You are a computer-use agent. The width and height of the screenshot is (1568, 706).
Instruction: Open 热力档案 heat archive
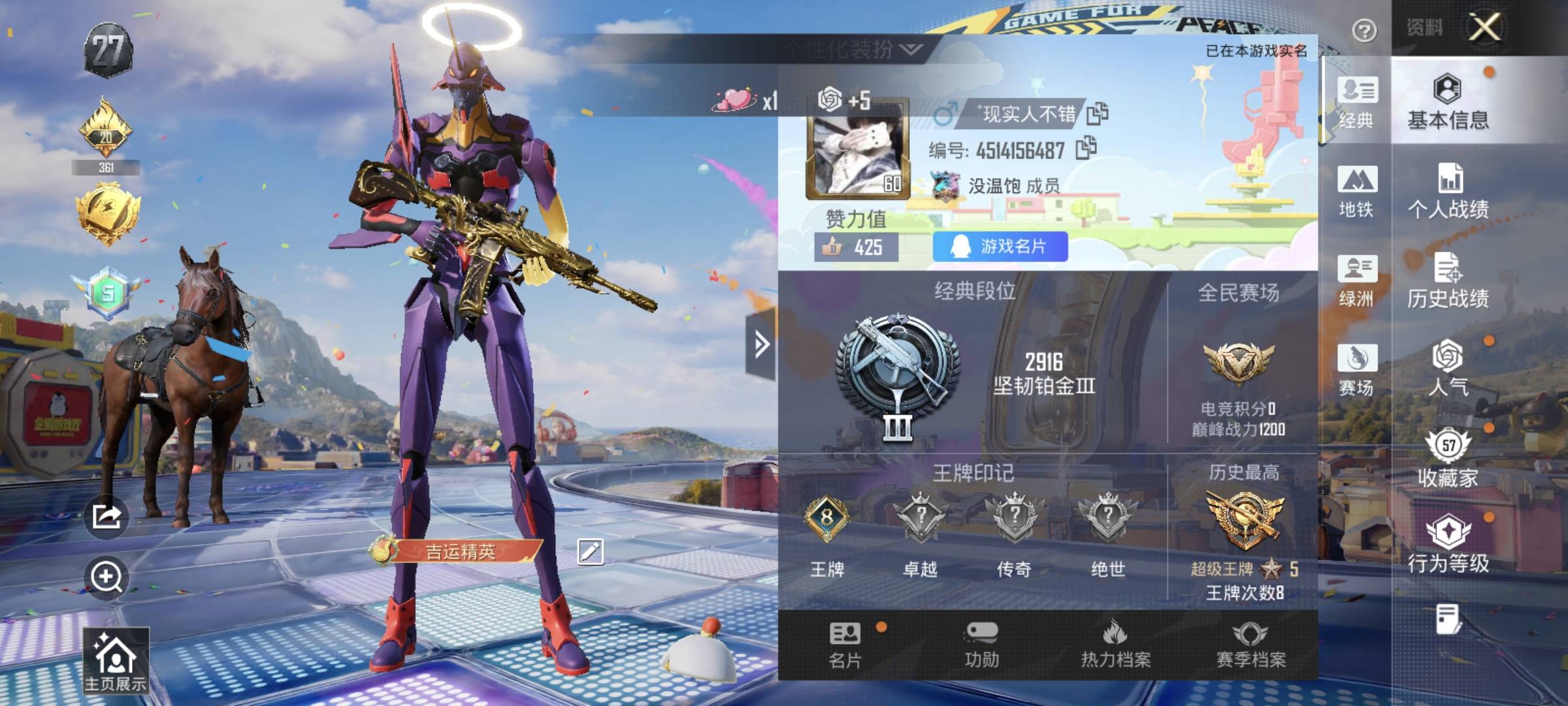(1116, 645)
